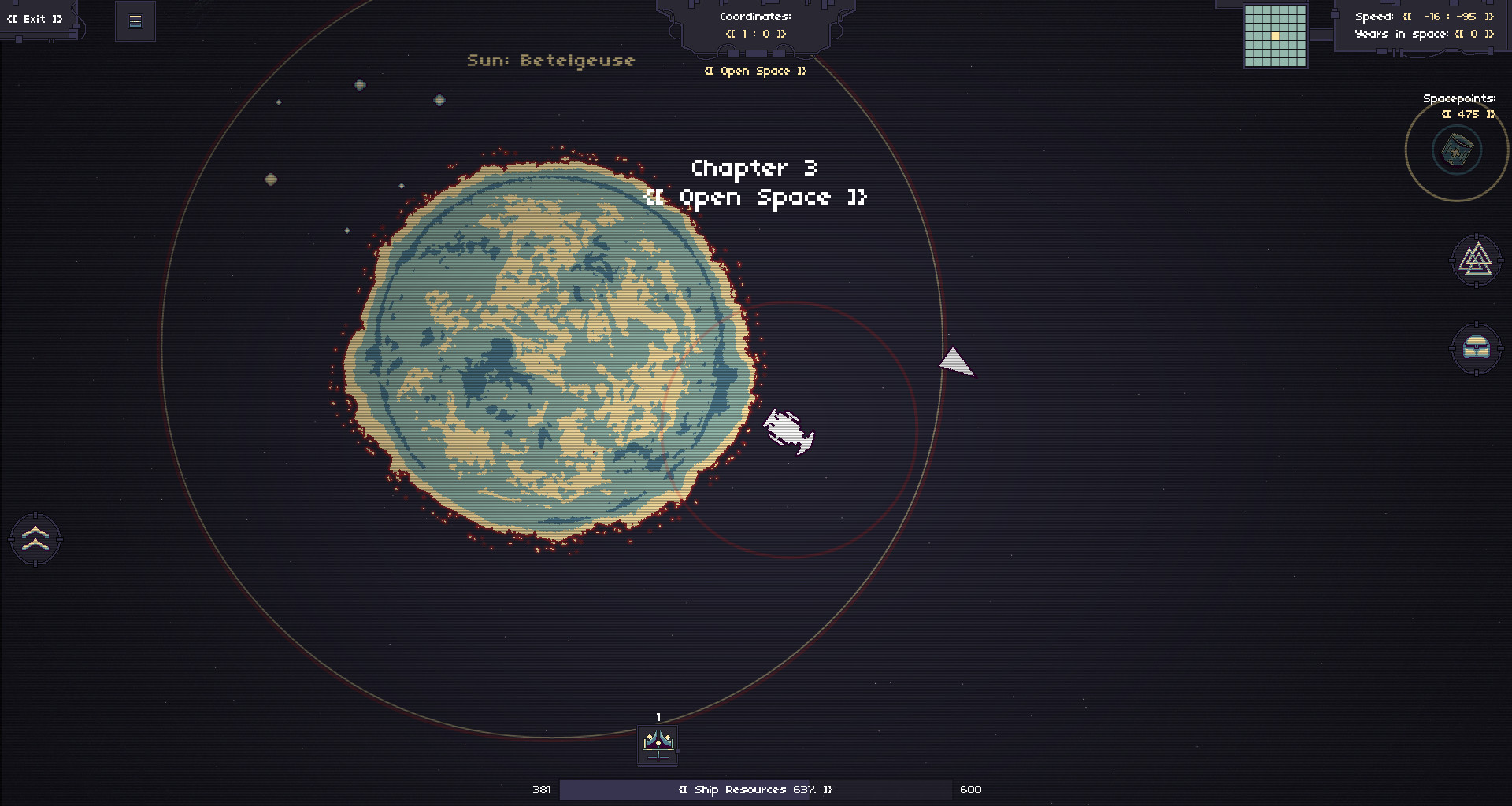The width and height of the screenshot is (1512, 806).
Task: Open the hamburger menu at top left
Action: pyautogui.click(x=135, y=21)
